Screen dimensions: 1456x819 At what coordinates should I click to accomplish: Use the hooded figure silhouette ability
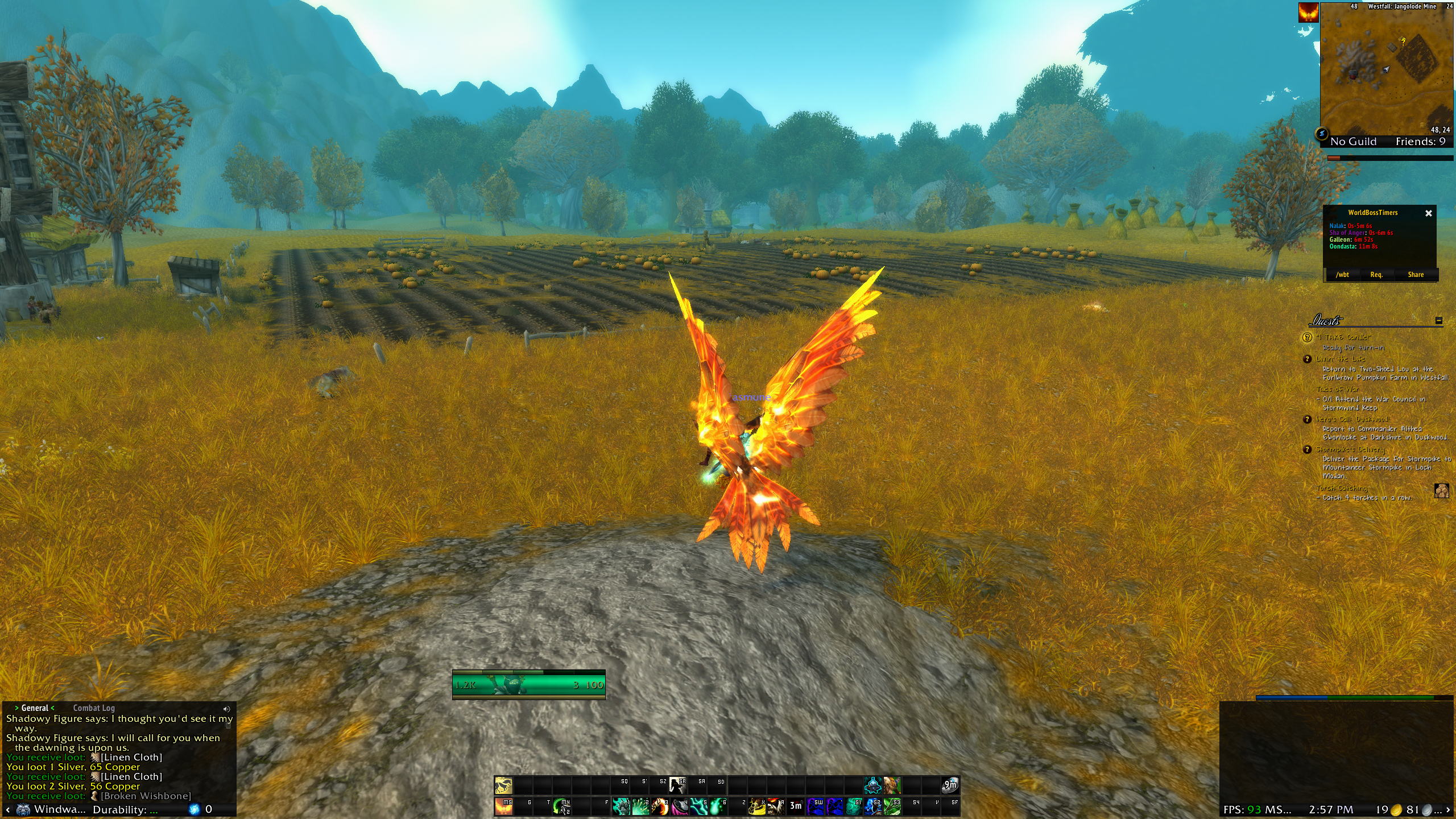pyautogui.click(x=677, y=785)
